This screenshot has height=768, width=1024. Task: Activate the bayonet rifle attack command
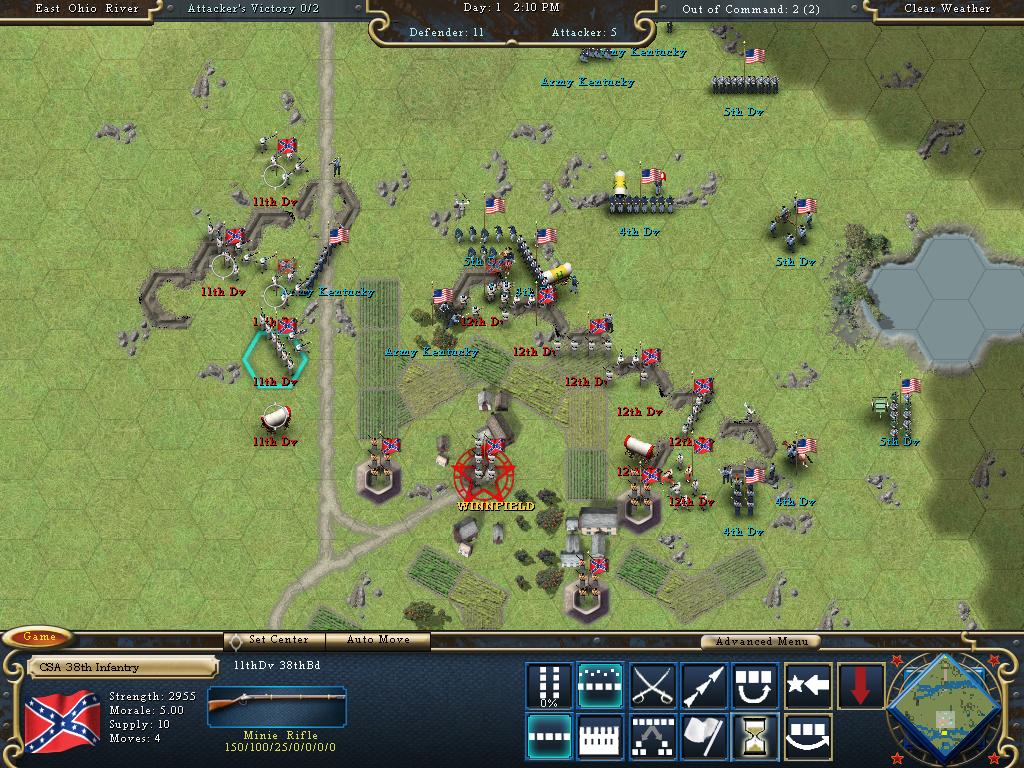[705, 685]
